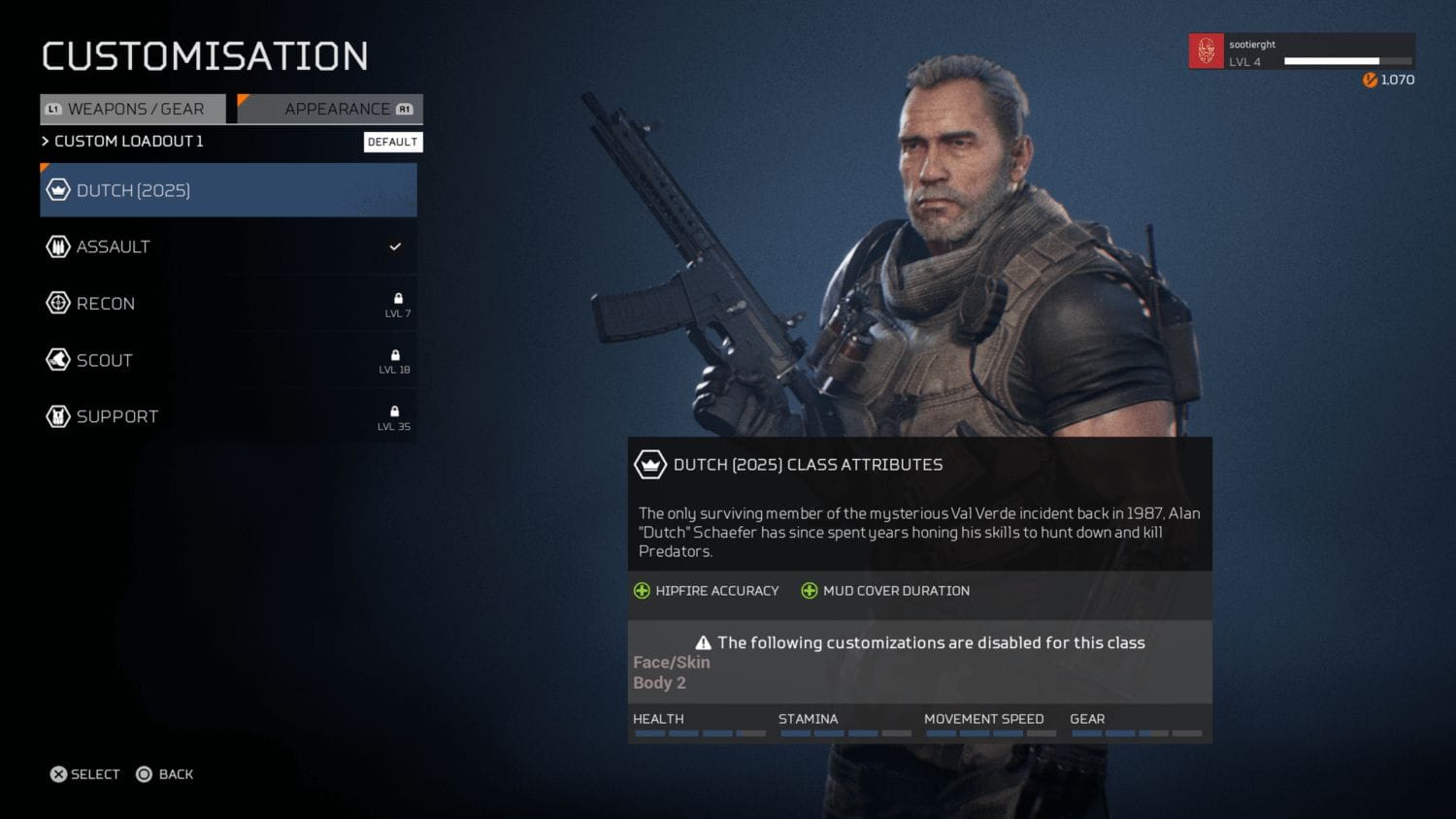Select the locked Recon class

pos(228,304)
